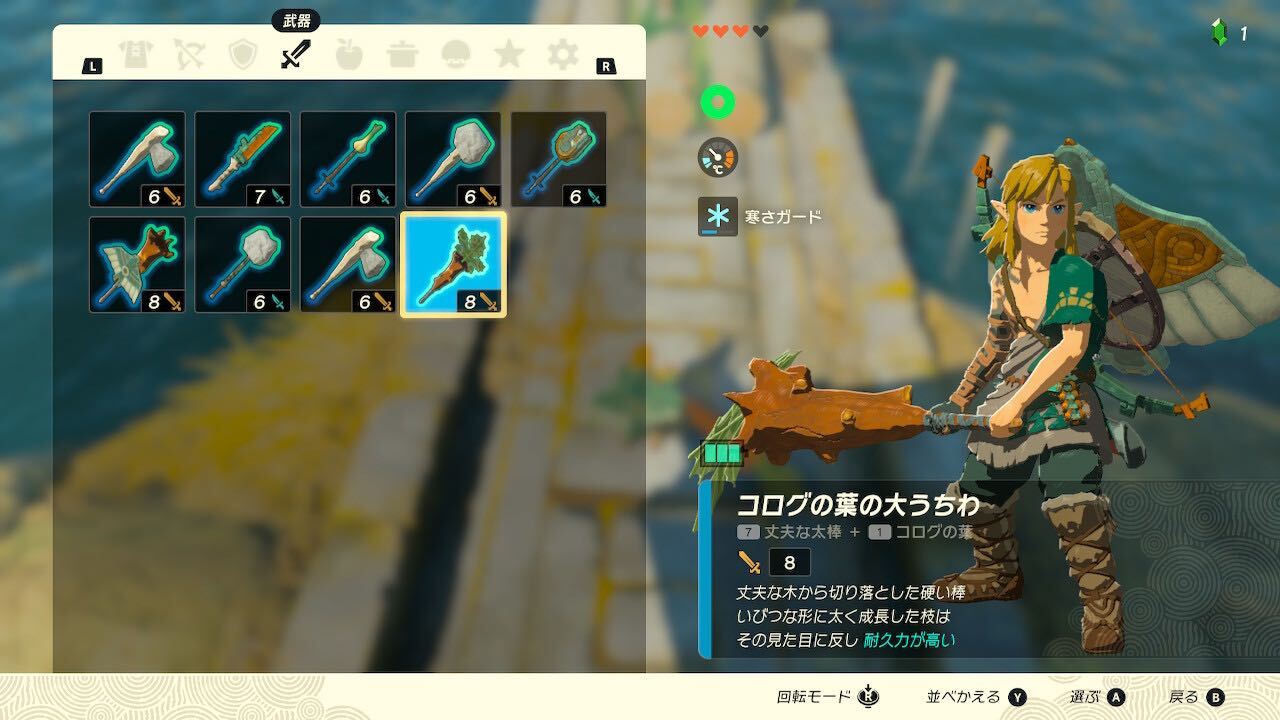The width and height of the screenshot is (1280, 720).
Task: Select the highlighted Korok leaf fan weapon
Action: pyautogui.click(x=455, y=262)
